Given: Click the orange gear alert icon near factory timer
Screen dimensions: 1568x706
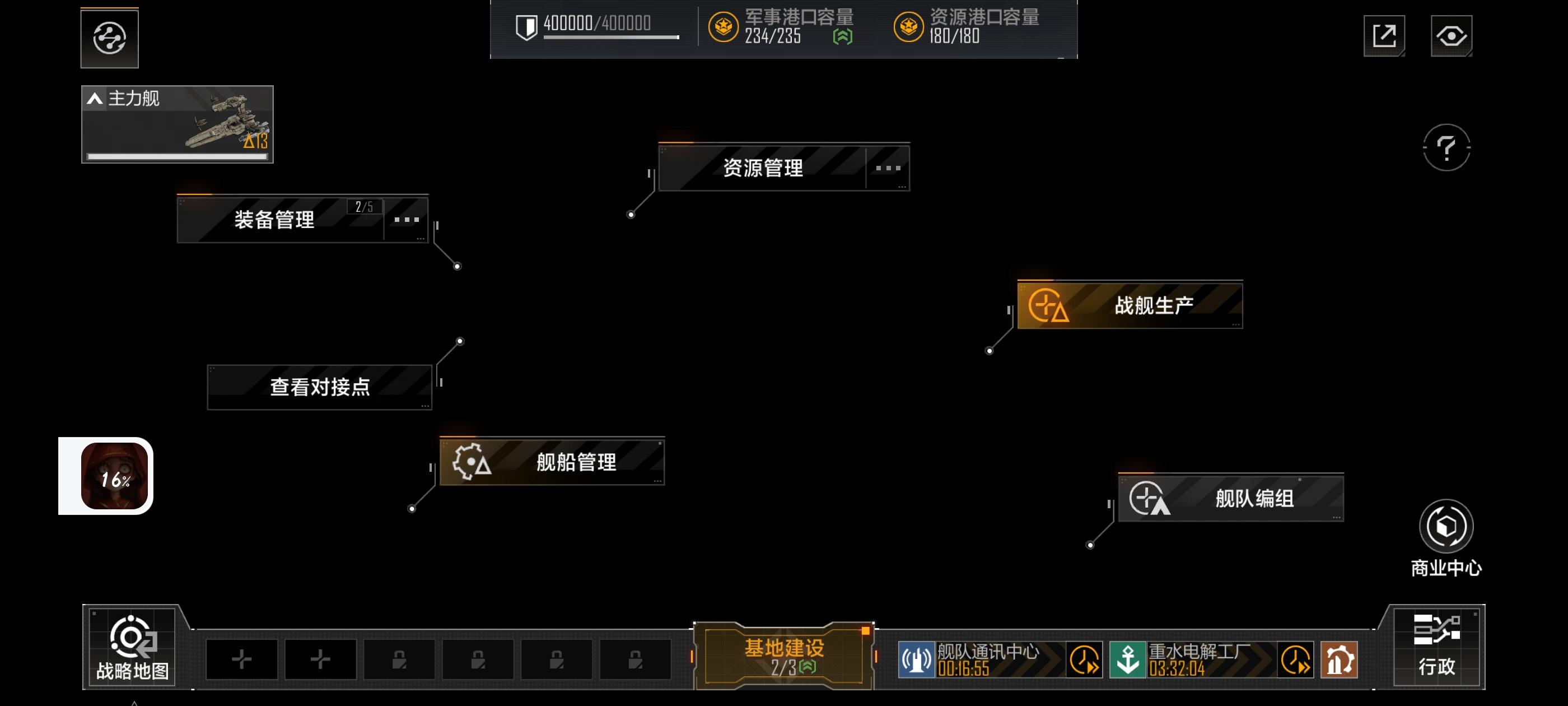Looking at the screenshot, I should coord(1337,659).
